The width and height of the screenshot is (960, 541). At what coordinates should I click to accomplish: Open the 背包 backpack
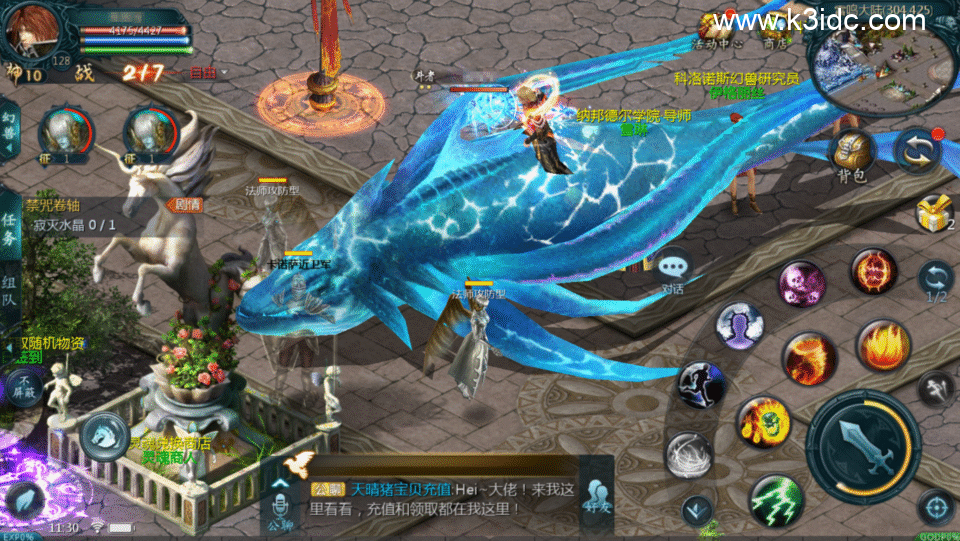coord(851,153)
